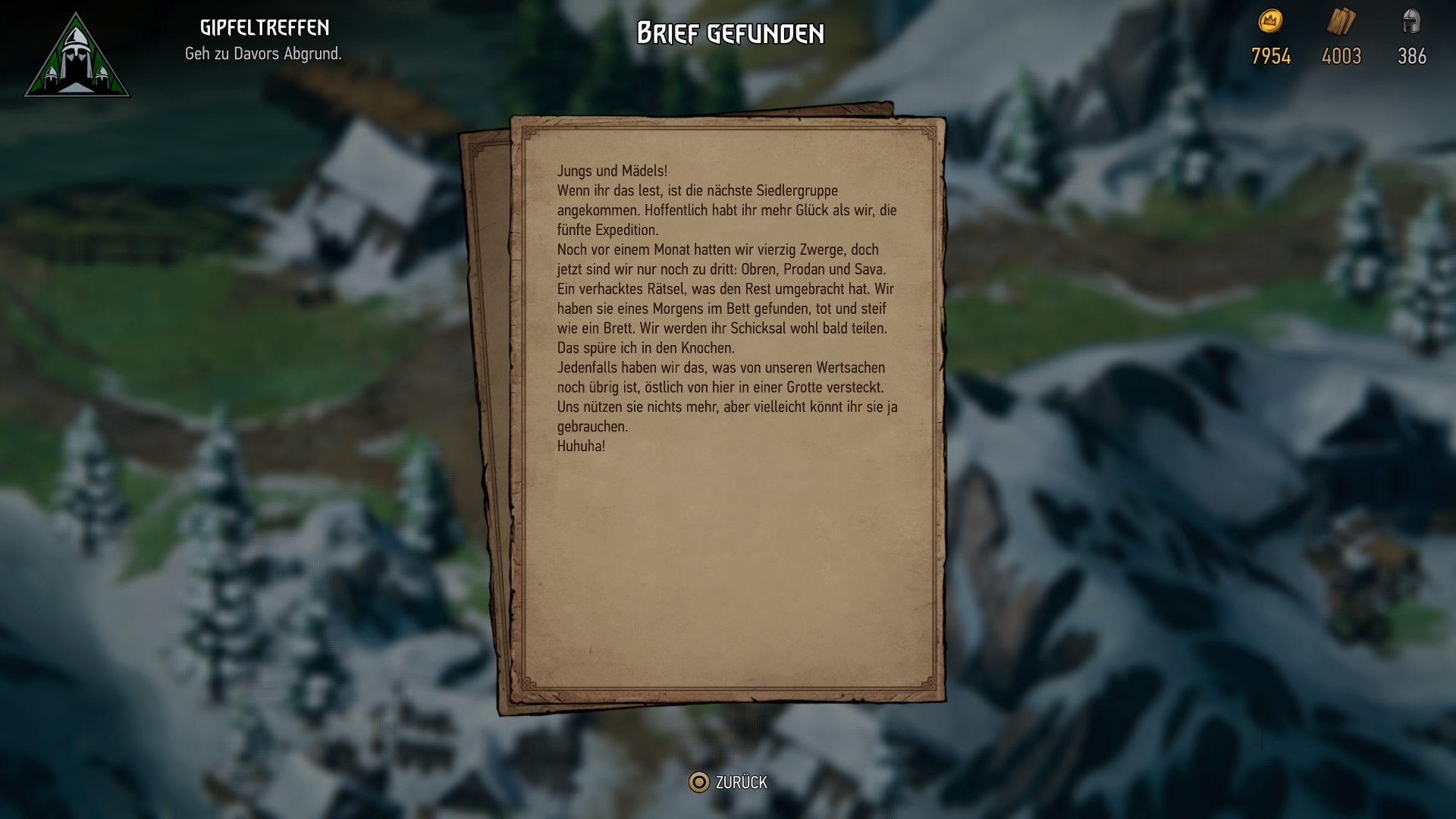
Task: Click the wood count 4003
Action: [1341, 55]
